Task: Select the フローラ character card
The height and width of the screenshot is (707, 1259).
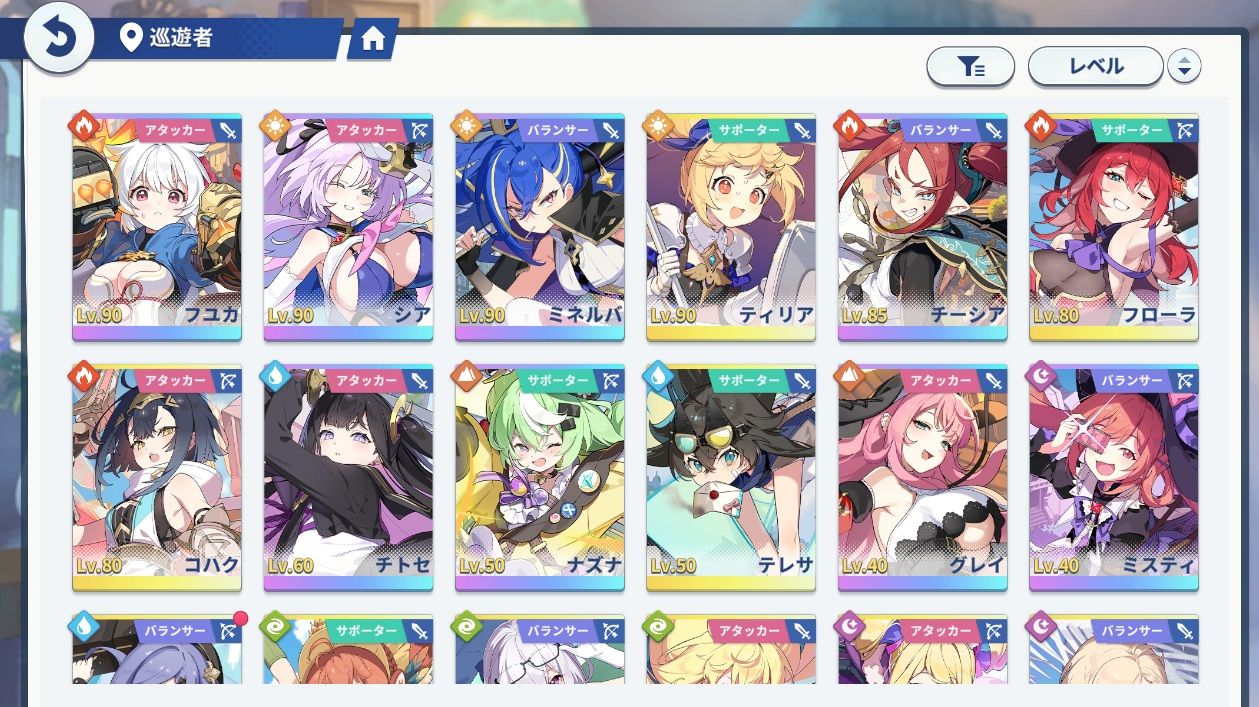Action: point(1114,227)
